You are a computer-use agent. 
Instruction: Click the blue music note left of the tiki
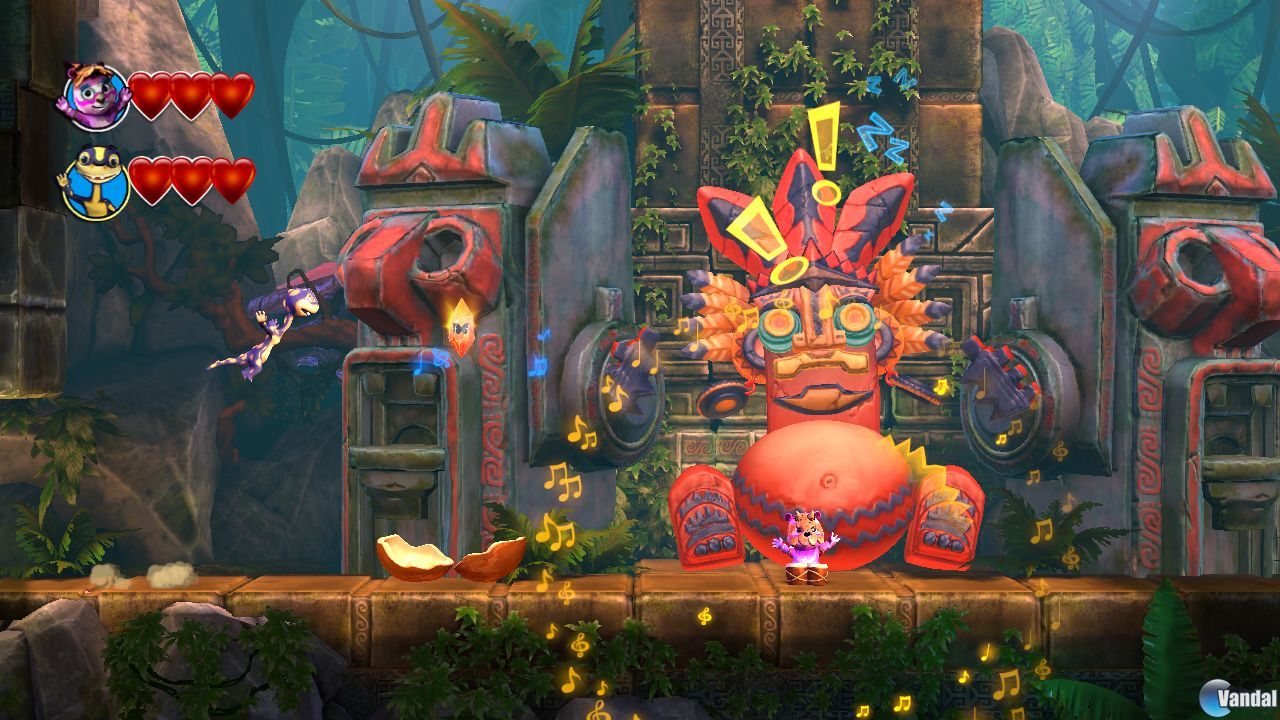[x=537, y=363]
